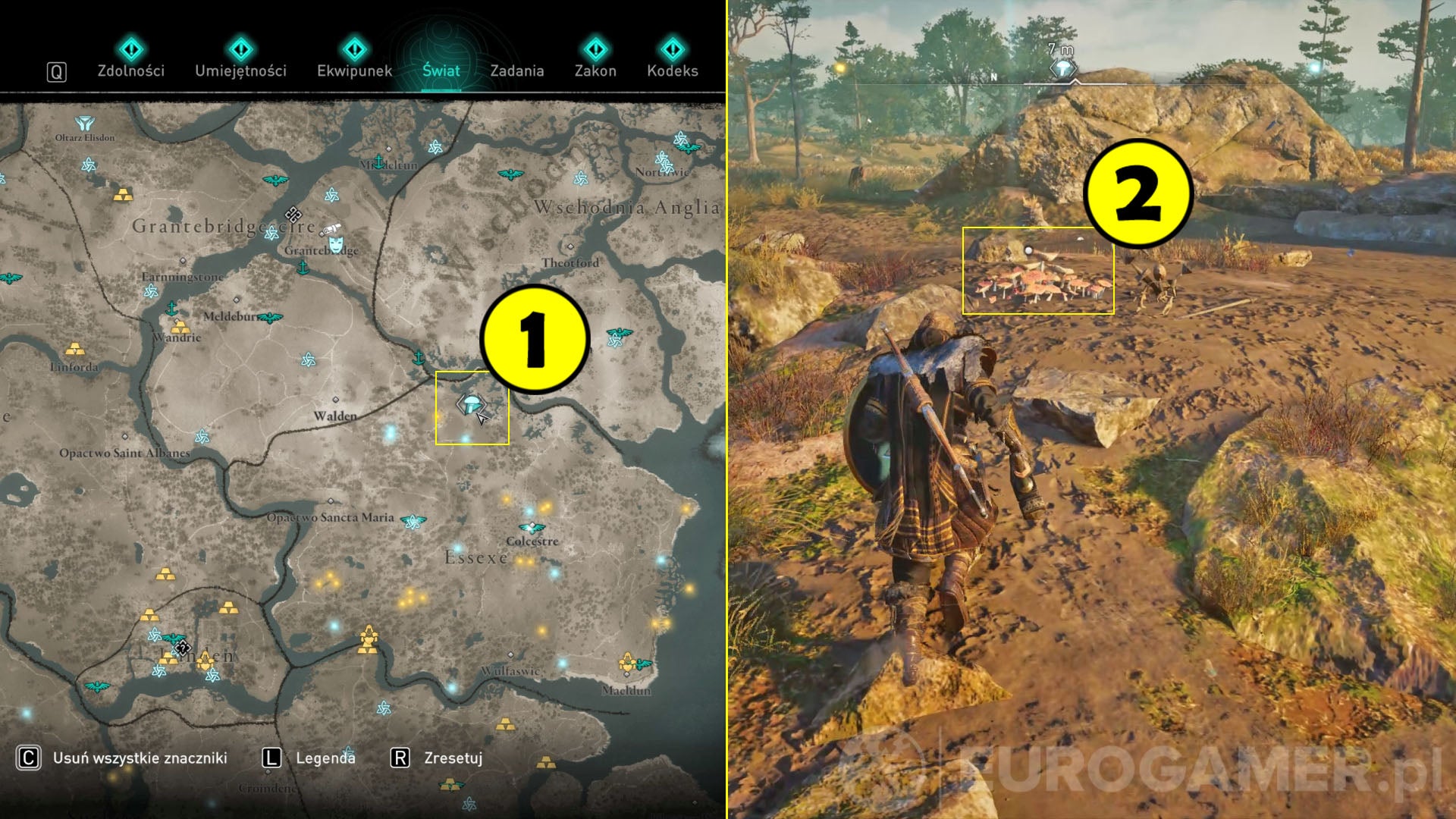
Task: Select the Oltarz Elisdon altar icon
Action: coord(84,124)
